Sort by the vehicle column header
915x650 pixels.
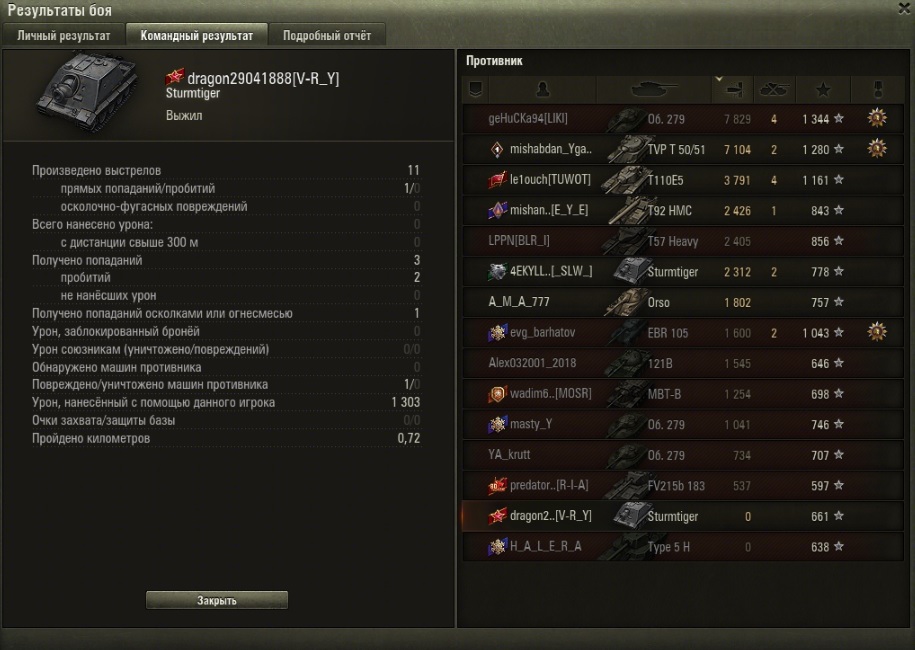coord(655,89)
